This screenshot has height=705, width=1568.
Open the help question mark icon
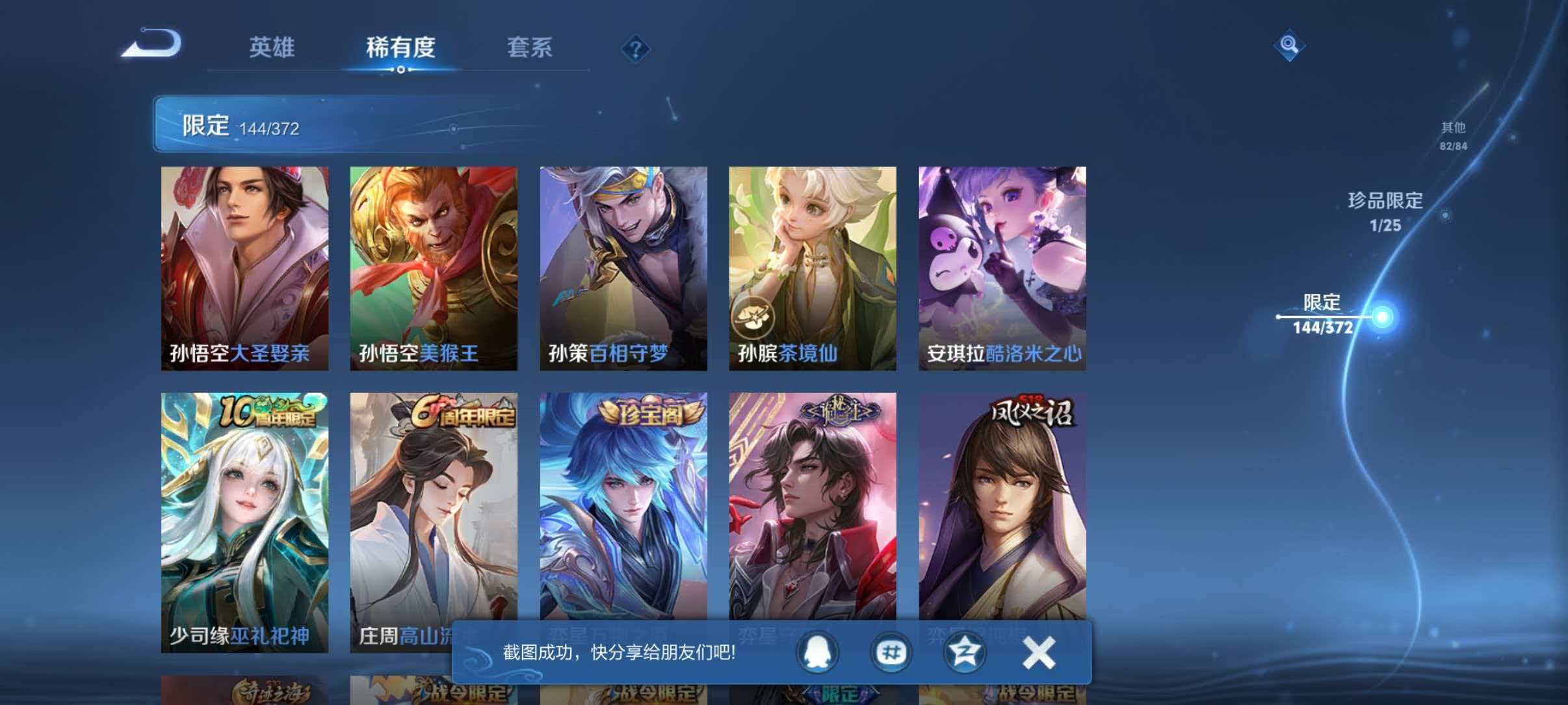pyautogui.click(x=636, y=49)
